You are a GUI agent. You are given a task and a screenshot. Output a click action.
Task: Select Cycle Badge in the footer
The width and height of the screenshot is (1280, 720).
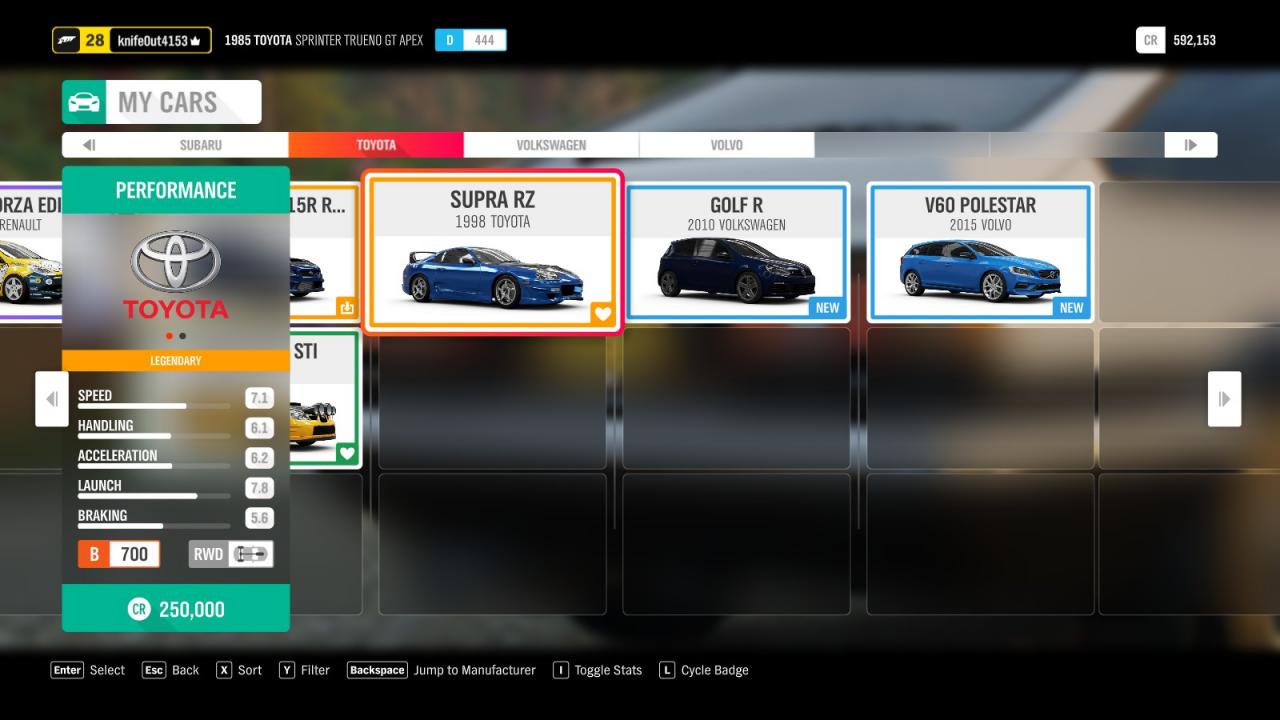pyautogui.click(x=704, y=670)
